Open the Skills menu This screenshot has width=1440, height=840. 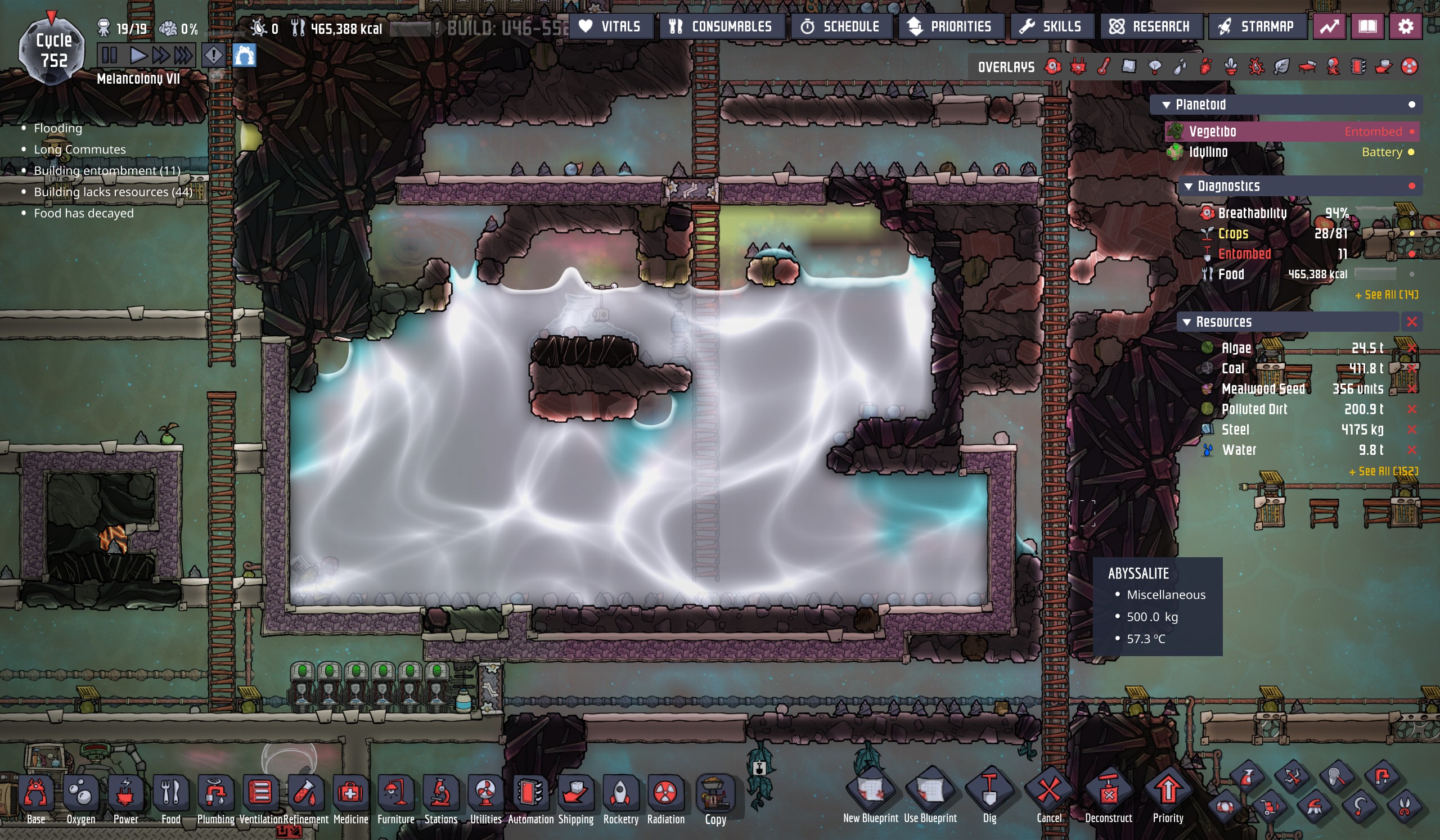point(1051,27)
